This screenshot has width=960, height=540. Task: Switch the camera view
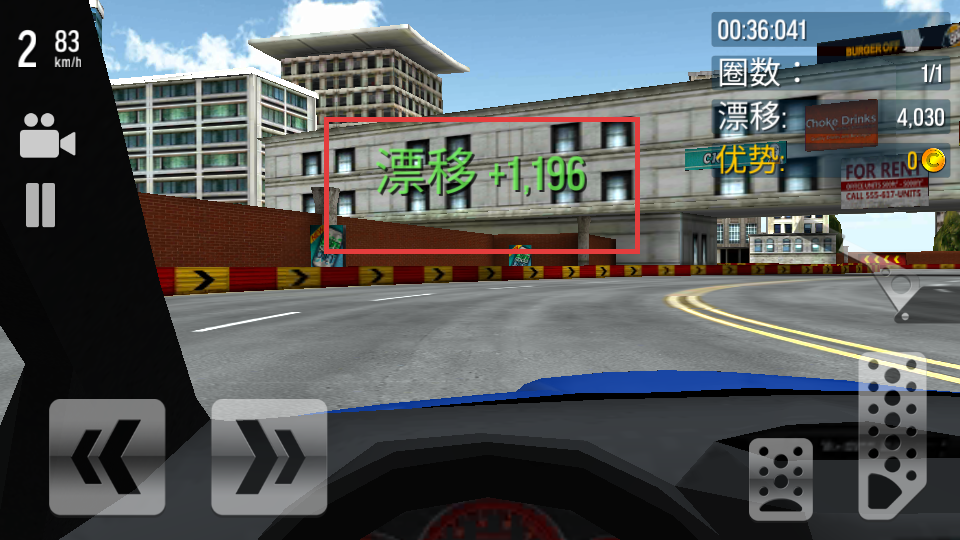pos(47,137)
